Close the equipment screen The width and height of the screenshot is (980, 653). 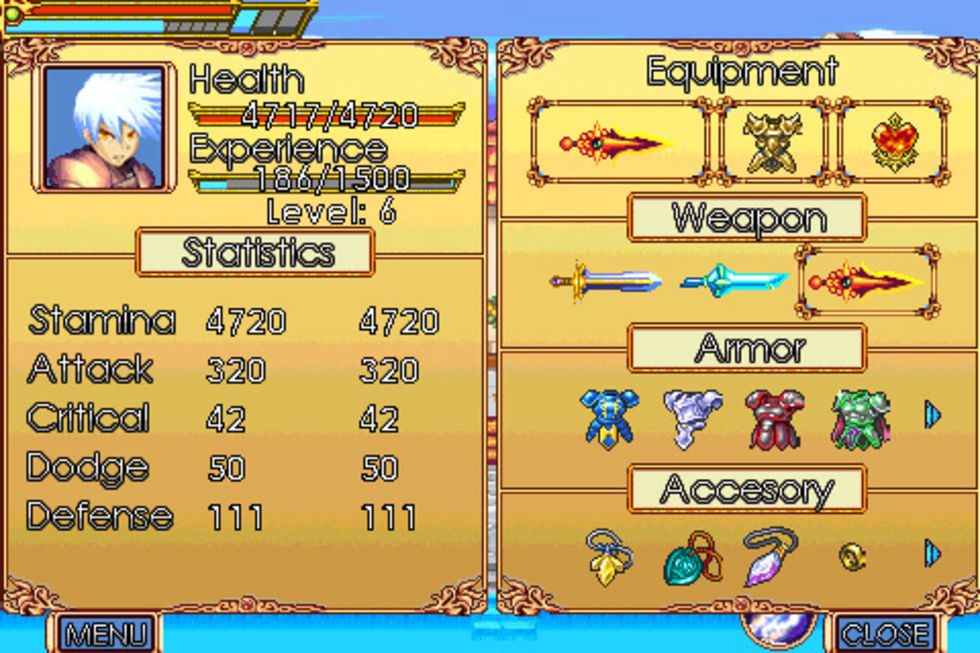885,633
